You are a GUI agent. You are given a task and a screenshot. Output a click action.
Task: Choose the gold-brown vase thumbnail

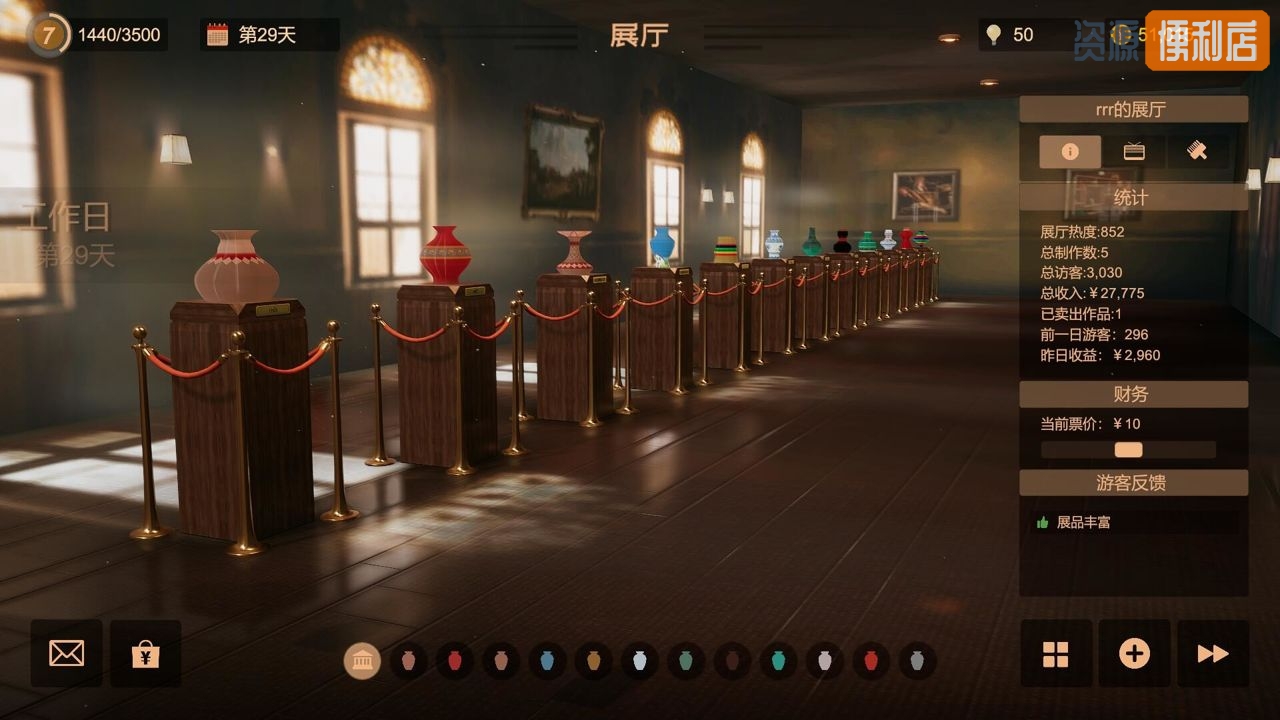[x=593, y=661]
